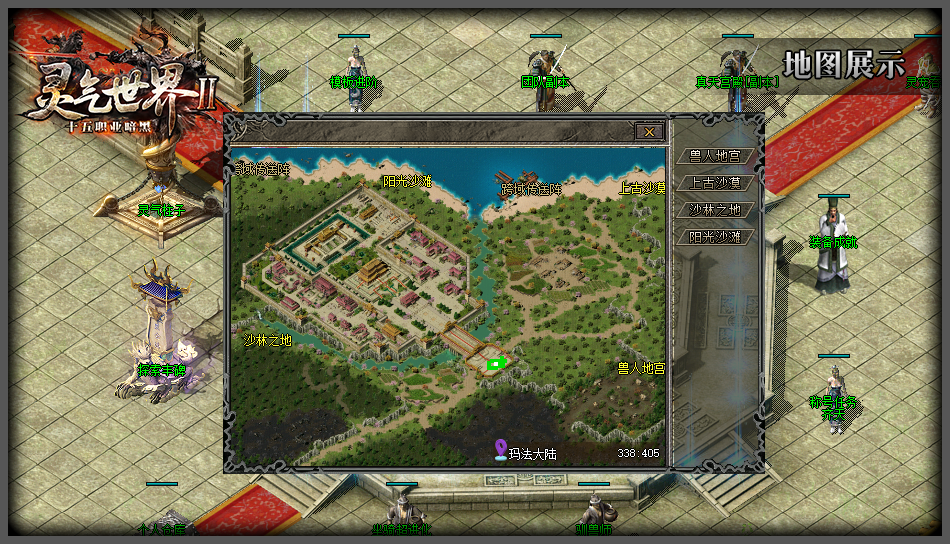Open 沙林之地 from the side button list
The width and height of the screenshot is (950, 544).
point(715,210)
